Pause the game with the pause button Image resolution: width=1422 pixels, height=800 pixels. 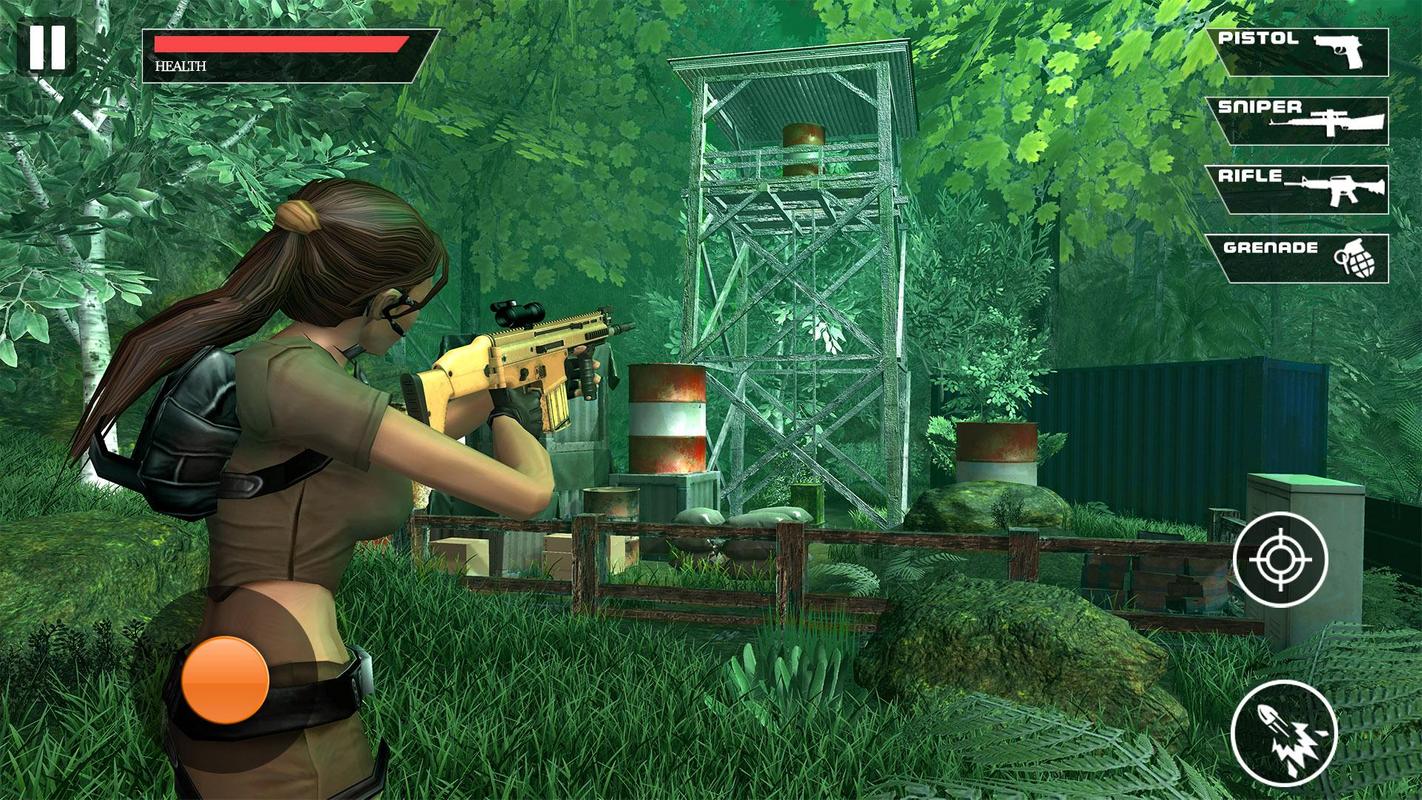point(46,46)
